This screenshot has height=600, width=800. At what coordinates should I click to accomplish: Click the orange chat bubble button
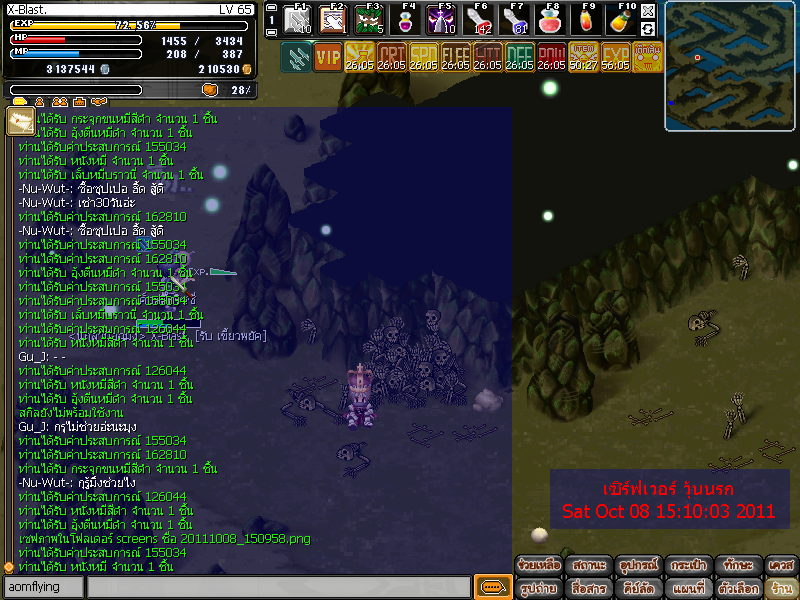[x=491, y=587]
